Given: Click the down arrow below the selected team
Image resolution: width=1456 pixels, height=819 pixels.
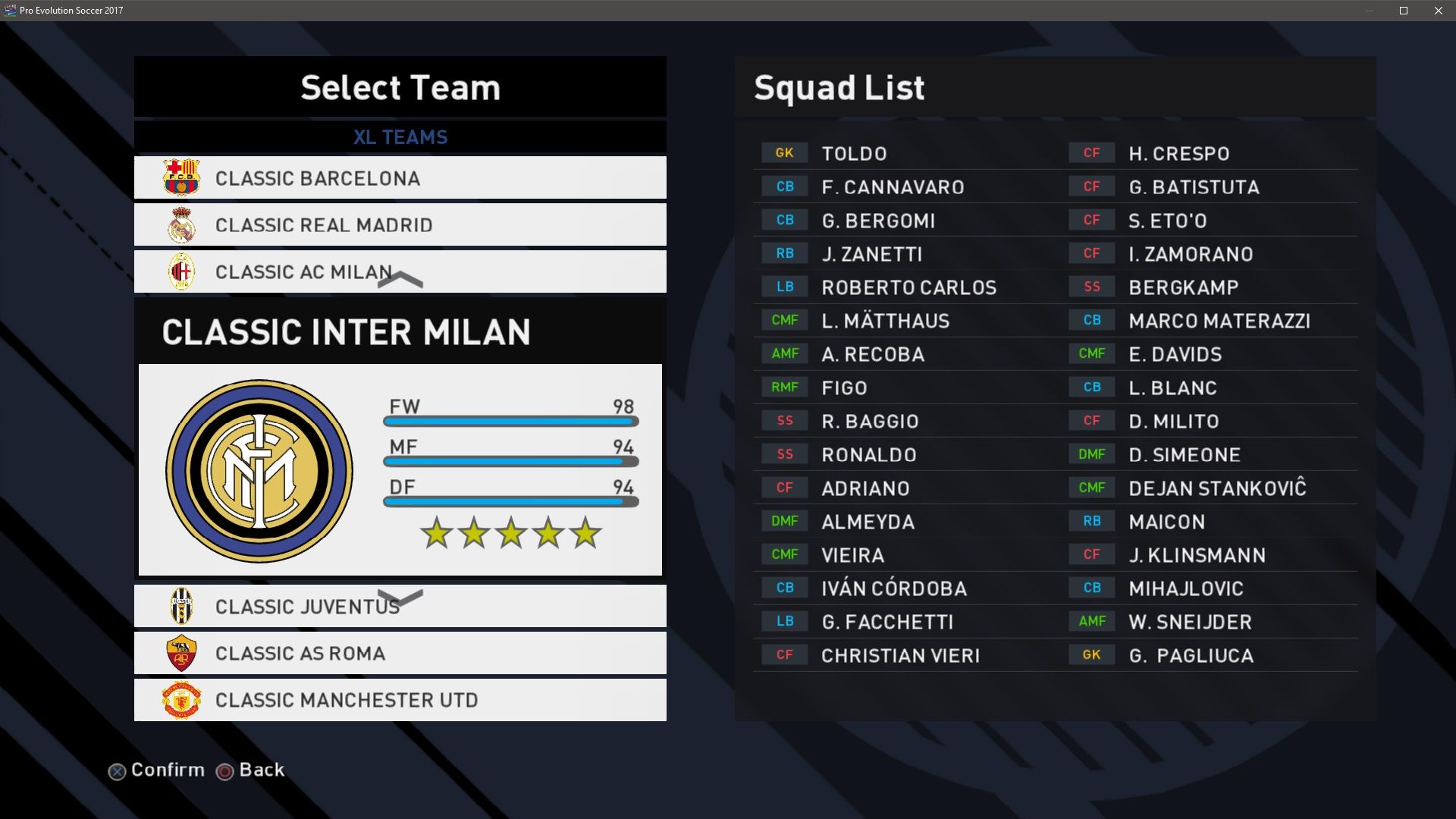Looking at the screenshot, I should [400, 598].
